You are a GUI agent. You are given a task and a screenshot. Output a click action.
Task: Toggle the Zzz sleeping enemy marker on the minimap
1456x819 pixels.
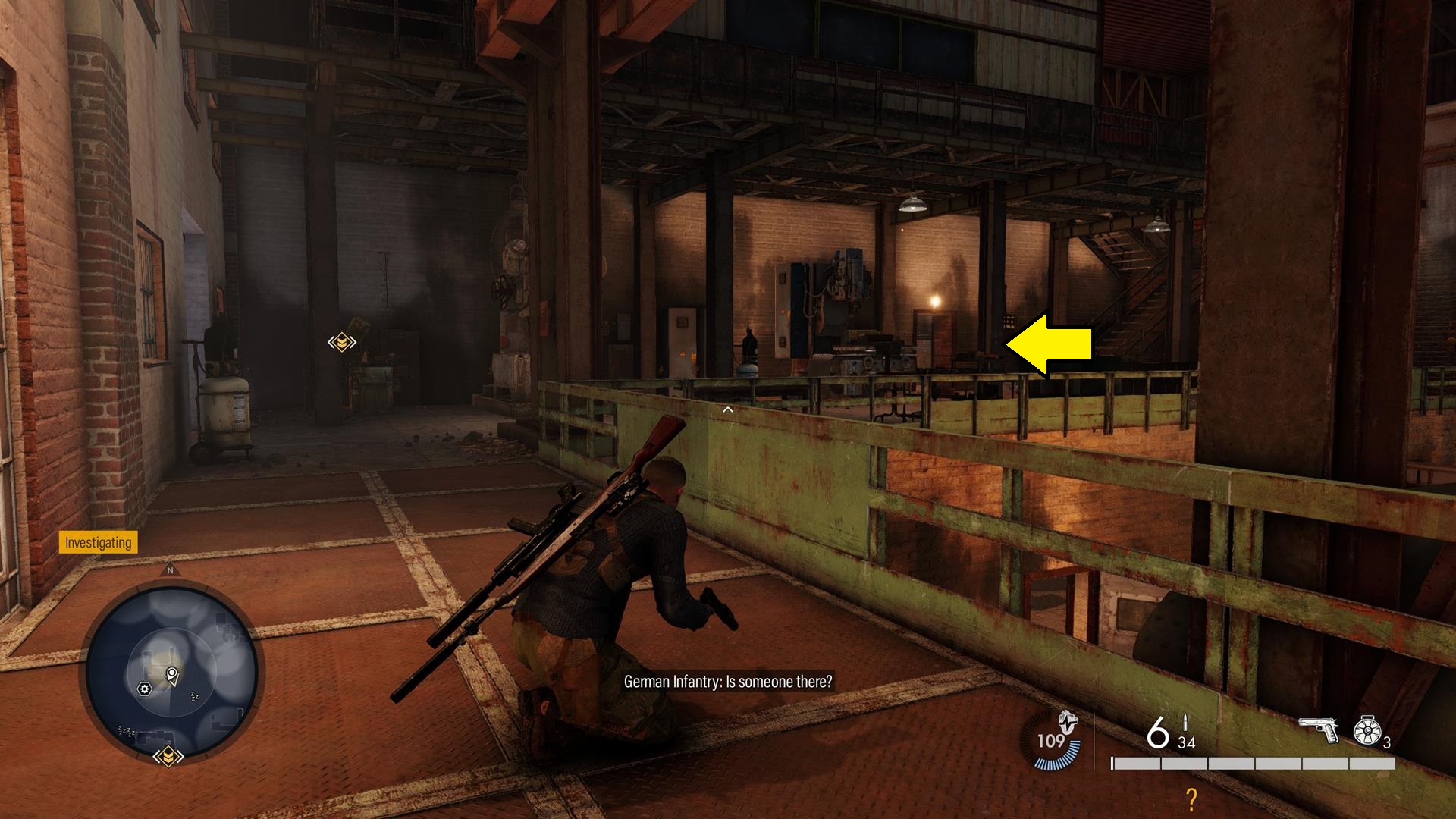(x=193, y=695)
